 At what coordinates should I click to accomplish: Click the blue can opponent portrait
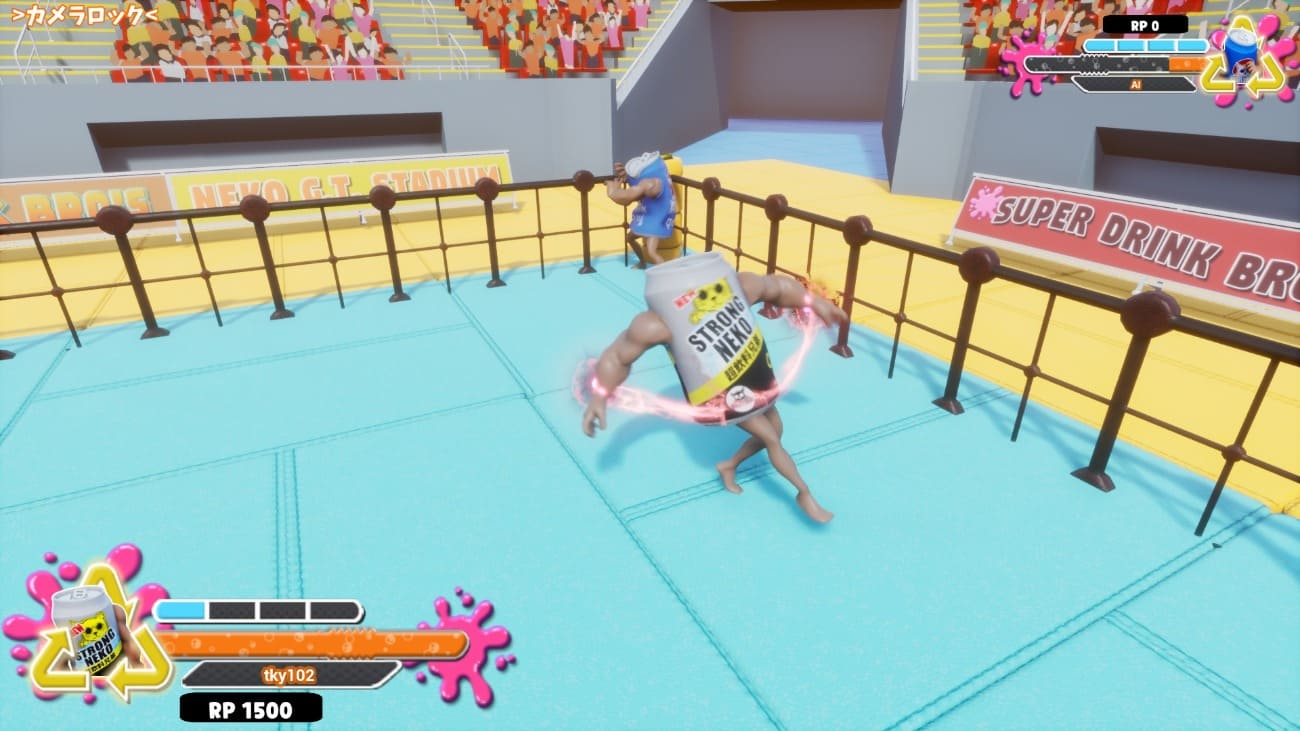[x=1244, y=56]
